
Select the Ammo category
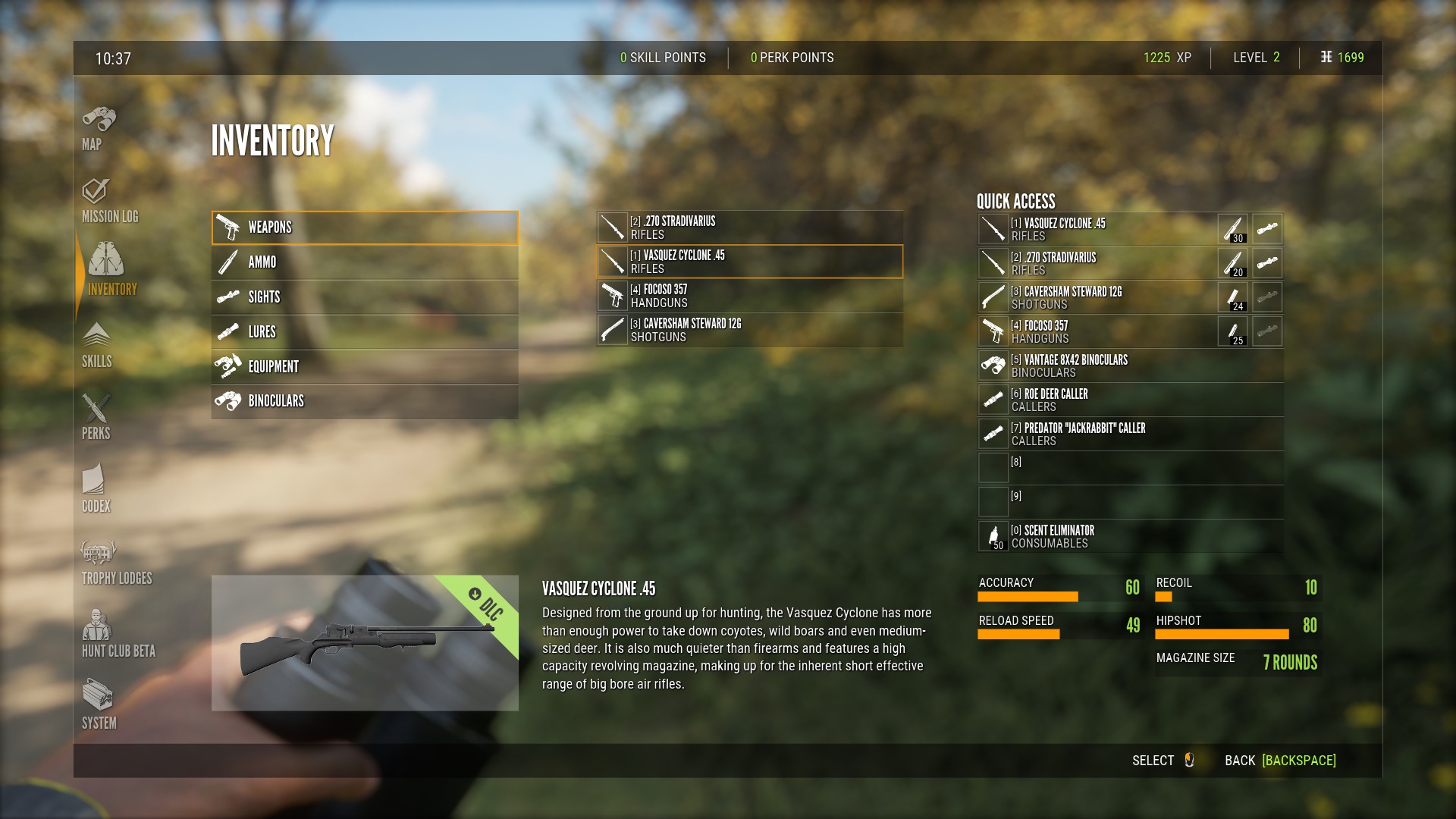click(365, 262)
